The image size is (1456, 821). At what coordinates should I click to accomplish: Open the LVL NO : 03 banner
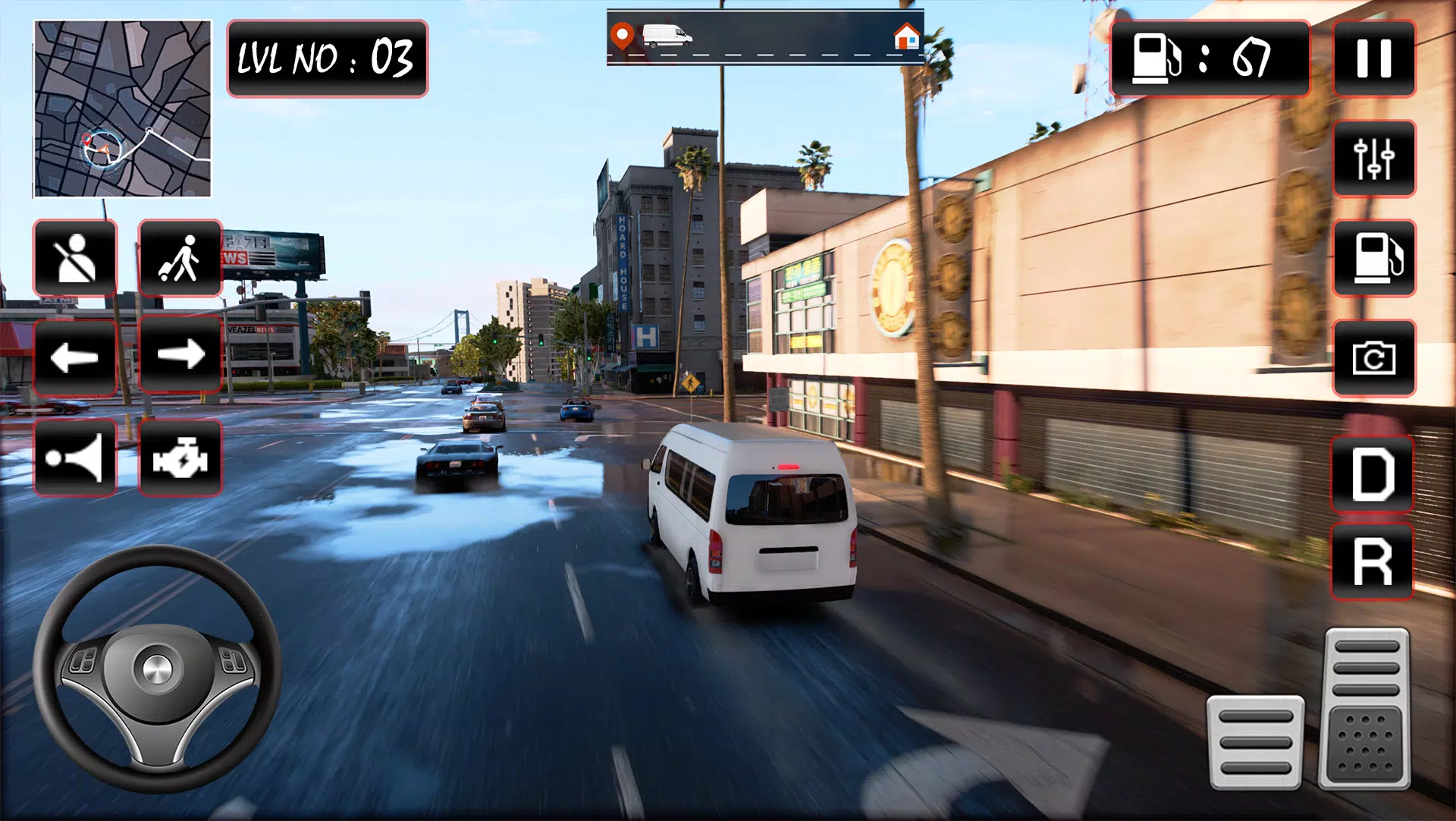tap(326, 58)
